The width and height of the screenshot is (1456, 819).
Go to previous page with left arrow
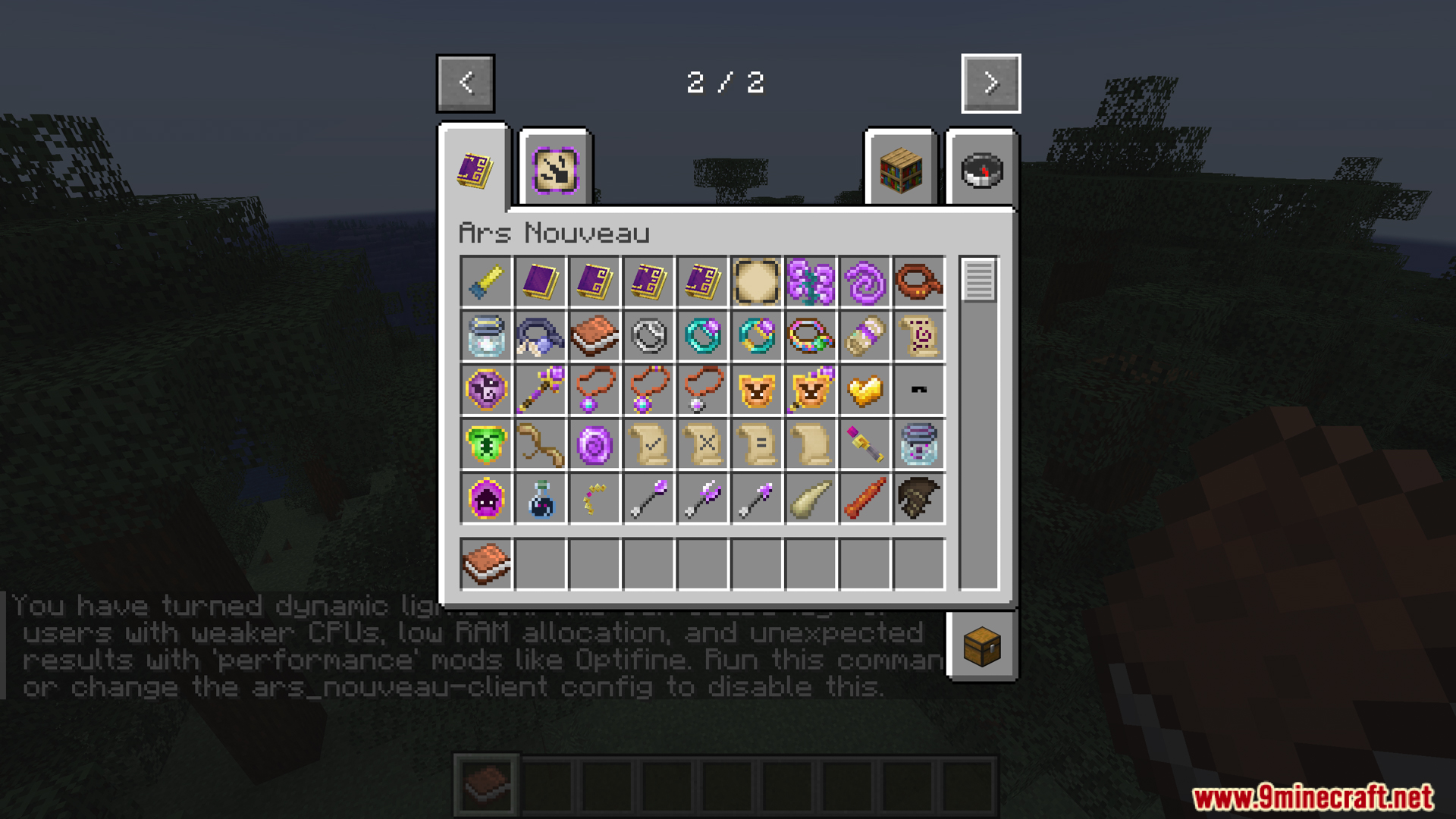point(465,83)
